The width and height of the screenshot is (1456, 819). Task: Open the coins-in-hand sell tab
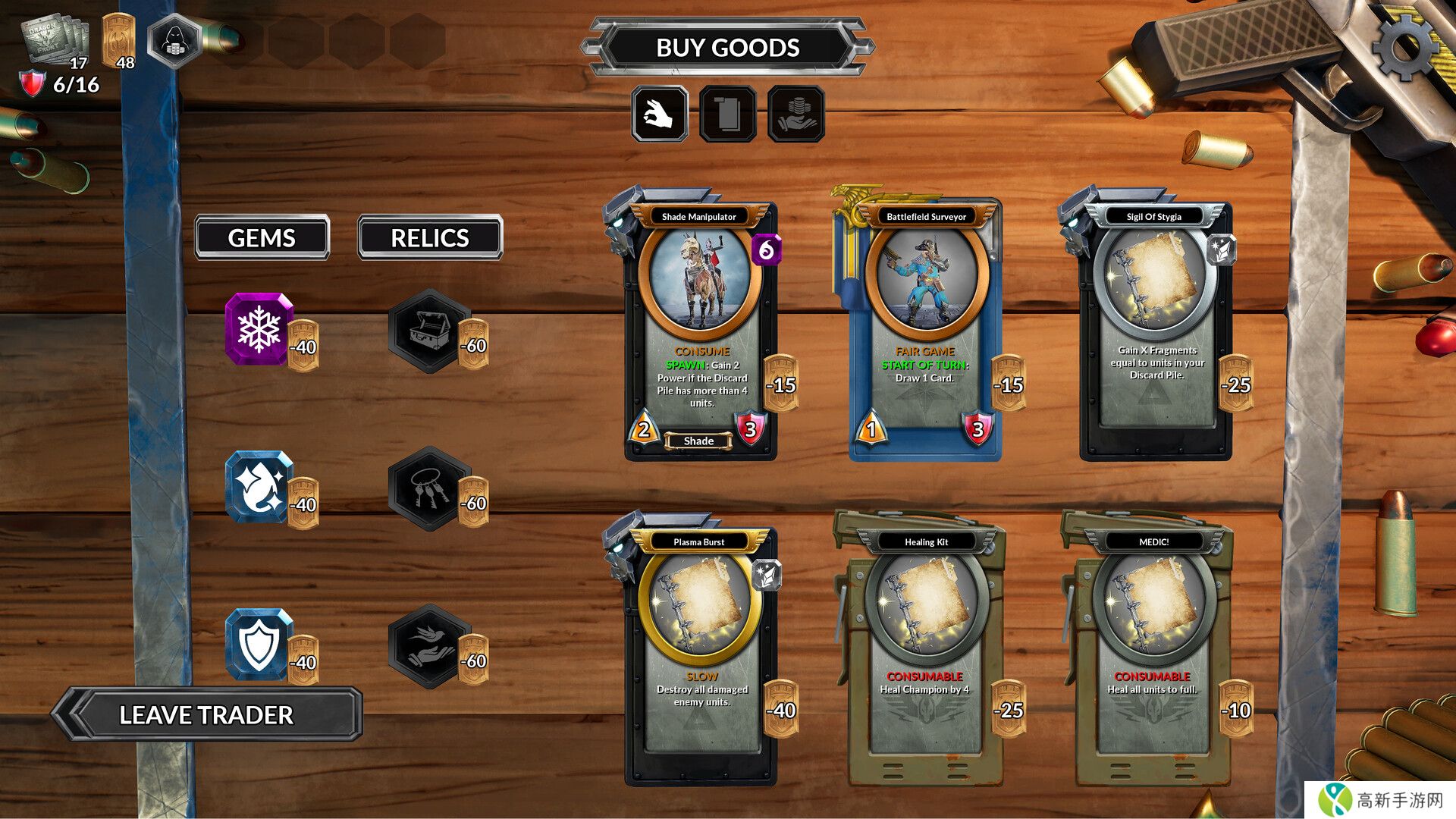point(795,115)
